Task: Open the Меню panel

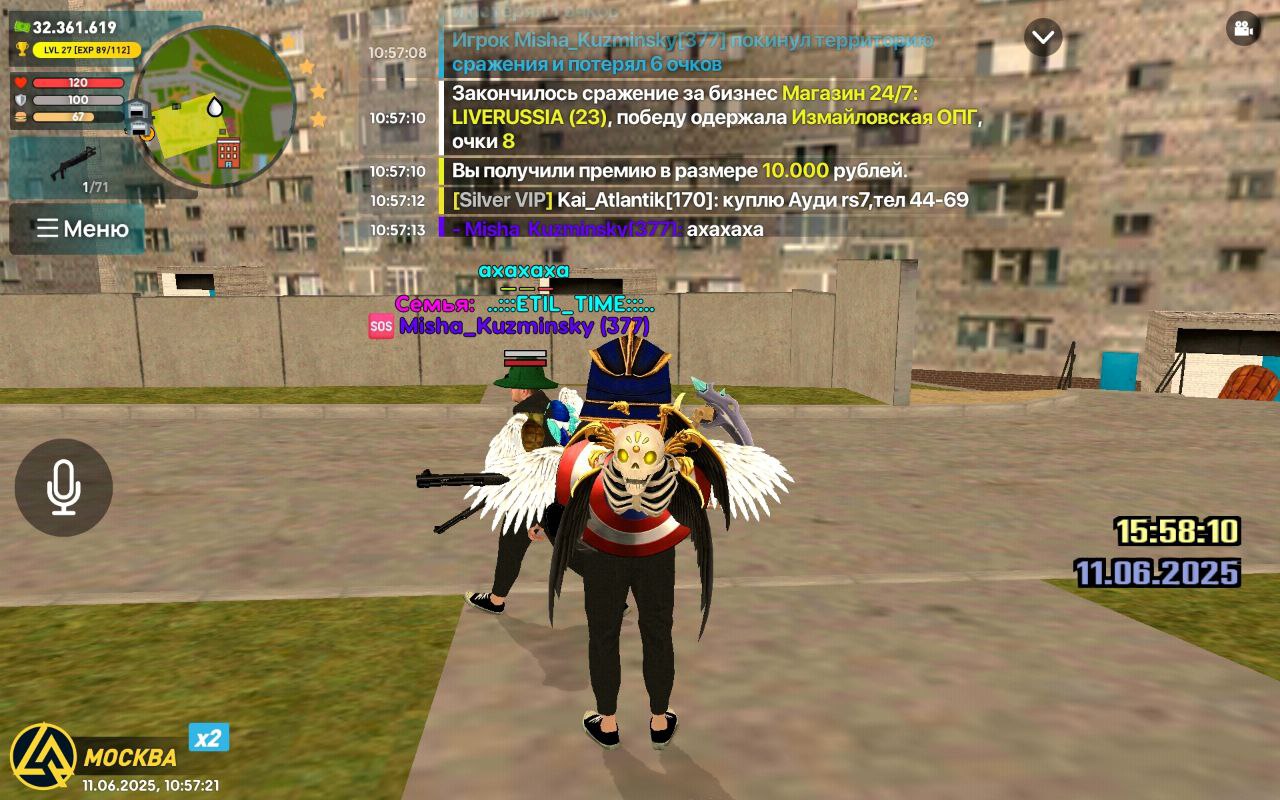Action: coord(77,228)
